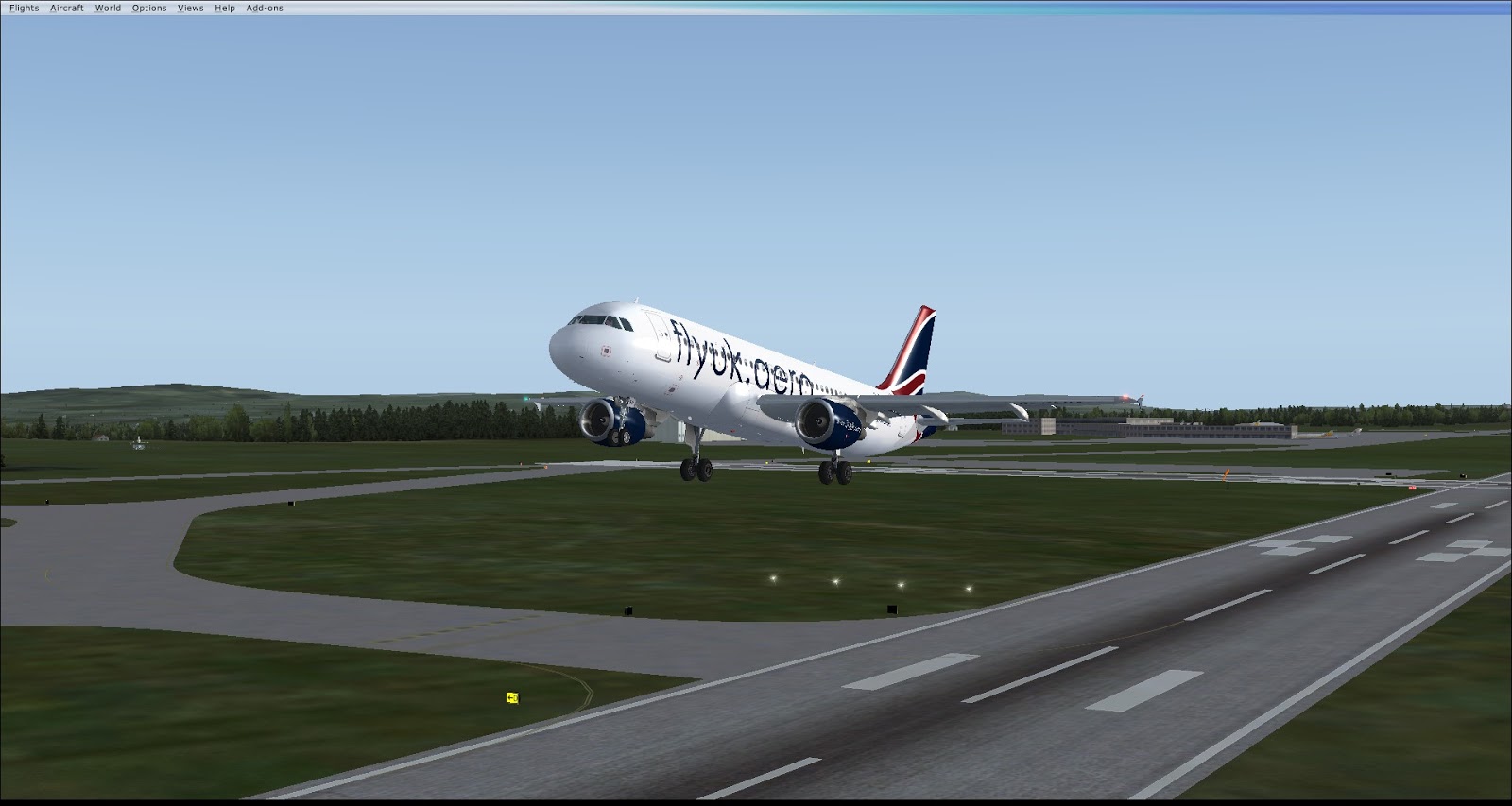This screenshot has height=806, width=1512.
Task: Expand the Add-ons menu
Action: point(265,8)
